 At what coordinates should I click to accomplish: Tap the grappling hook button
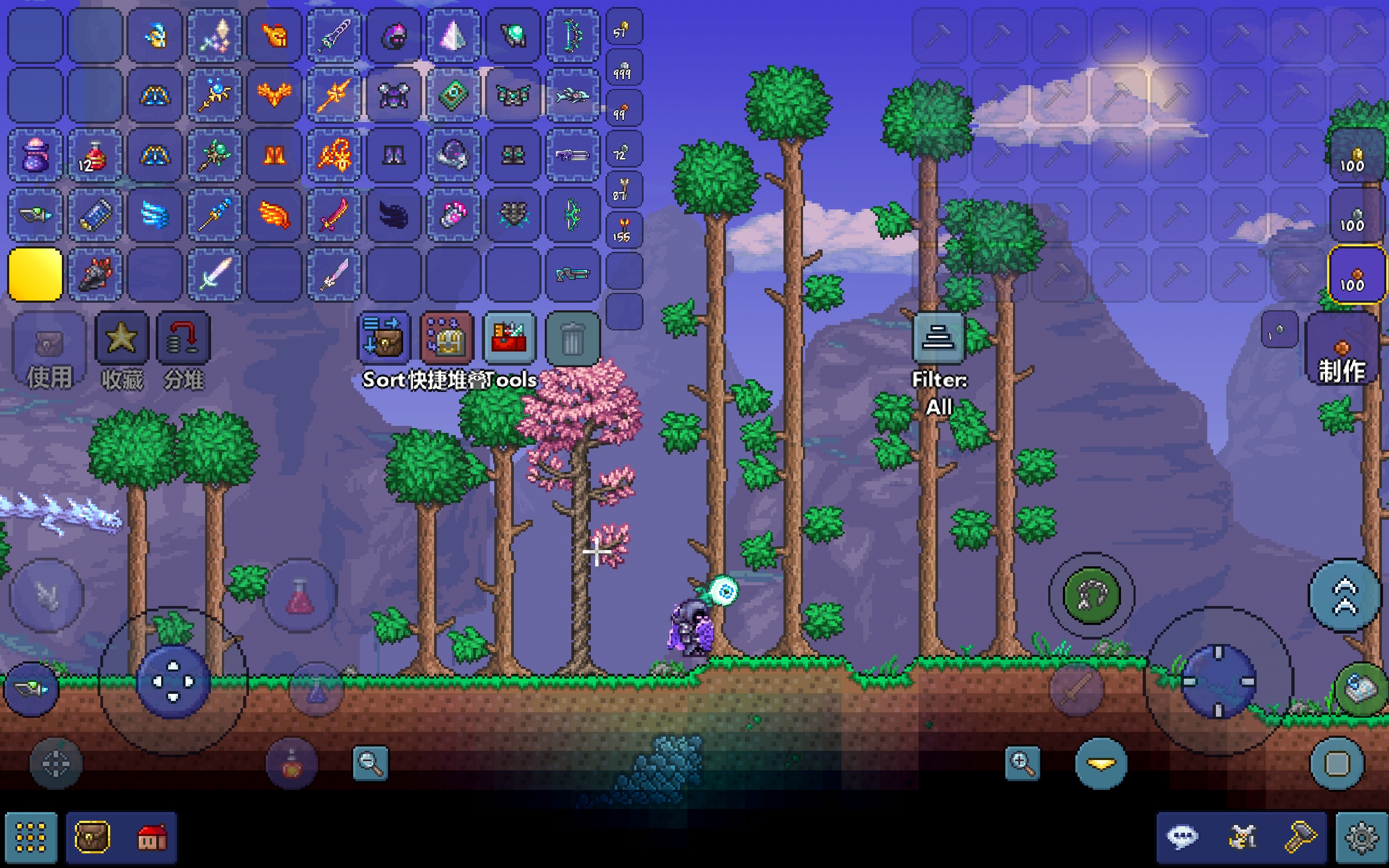coord(1091,595)
